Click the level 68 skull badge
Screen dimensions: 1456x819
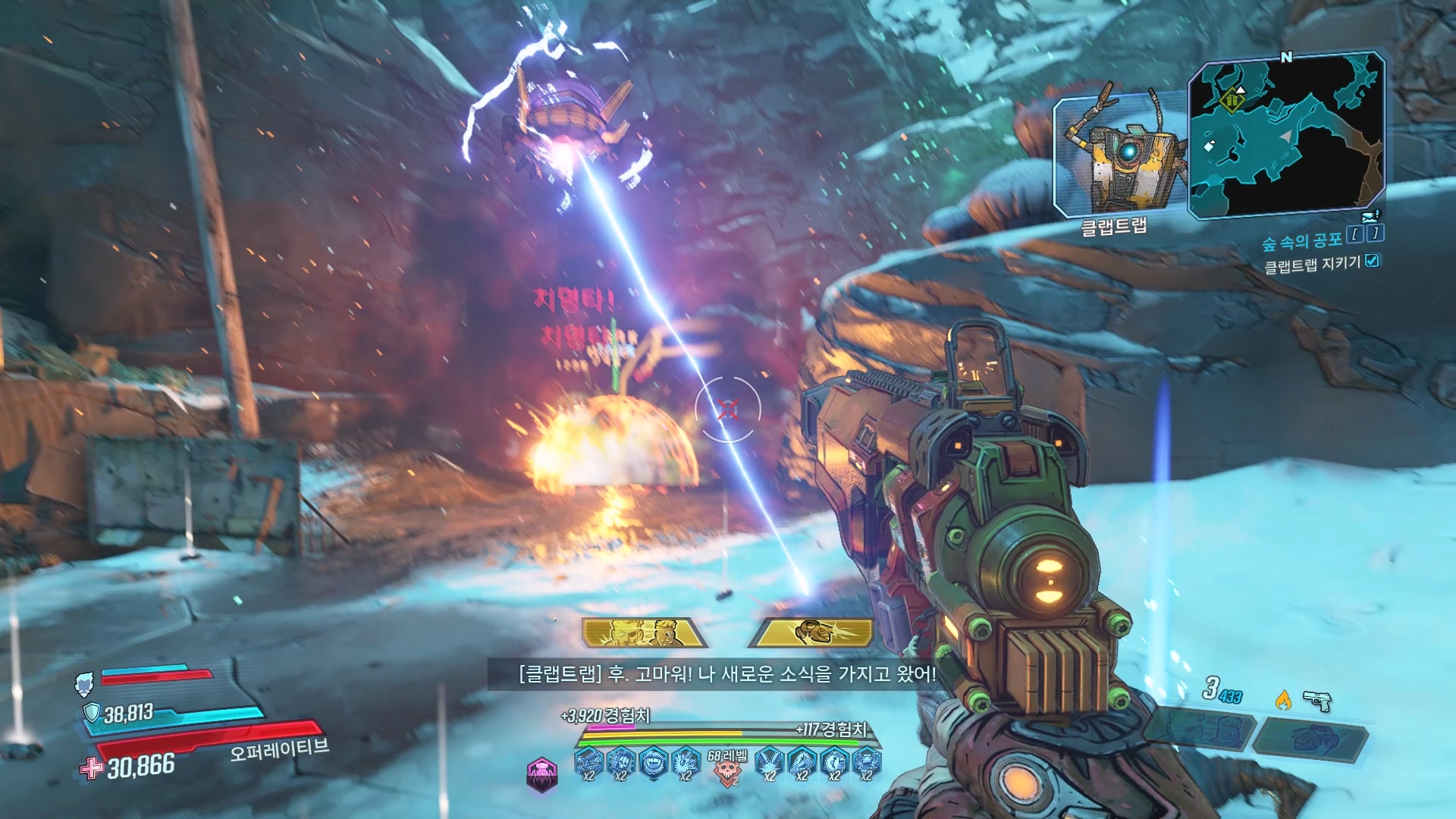click(x=726, y=767)
